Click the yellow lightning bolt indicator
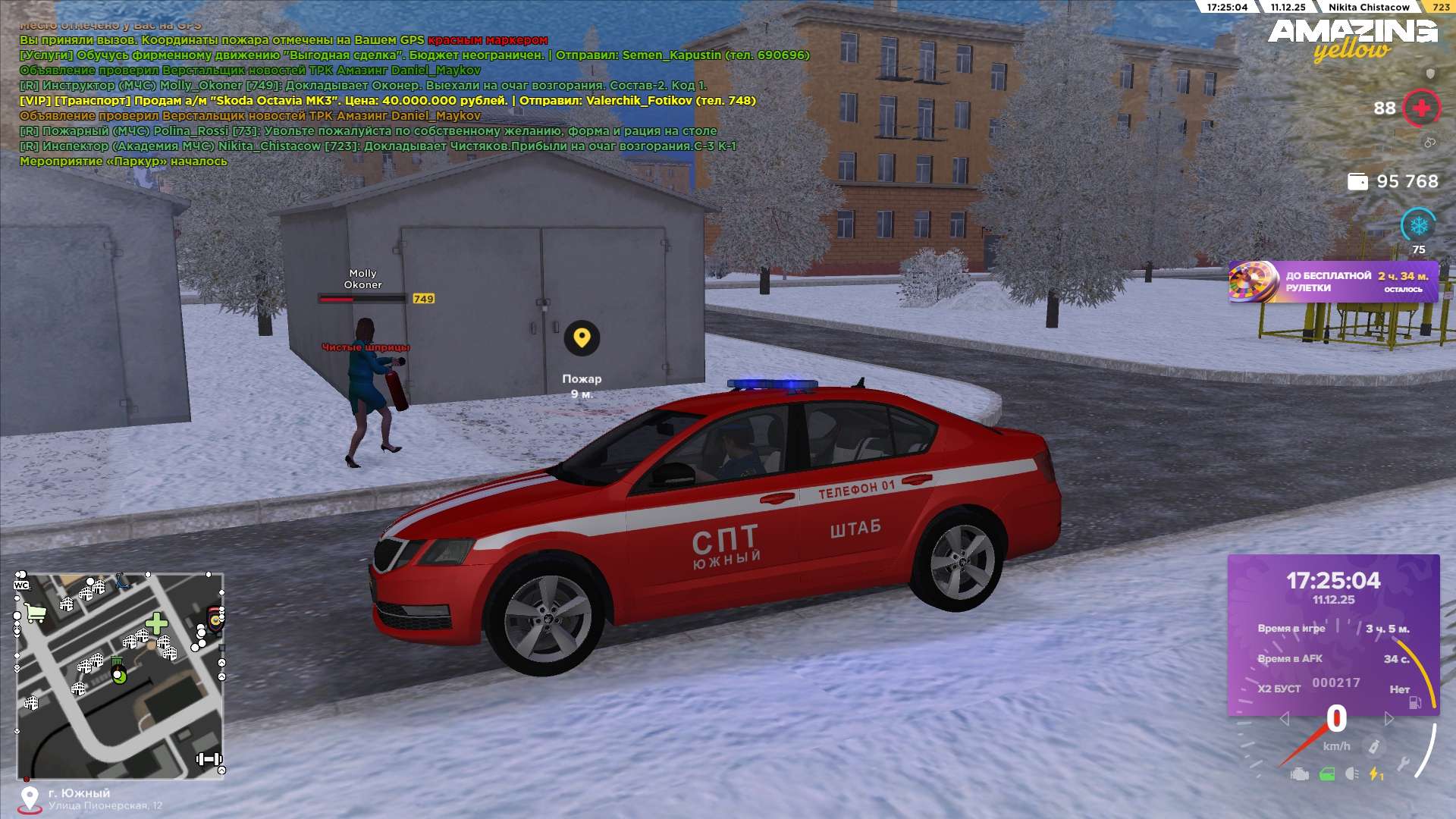Image resolution: width=1456 pixels, height=819 pixels. (x=1376, y=774)
